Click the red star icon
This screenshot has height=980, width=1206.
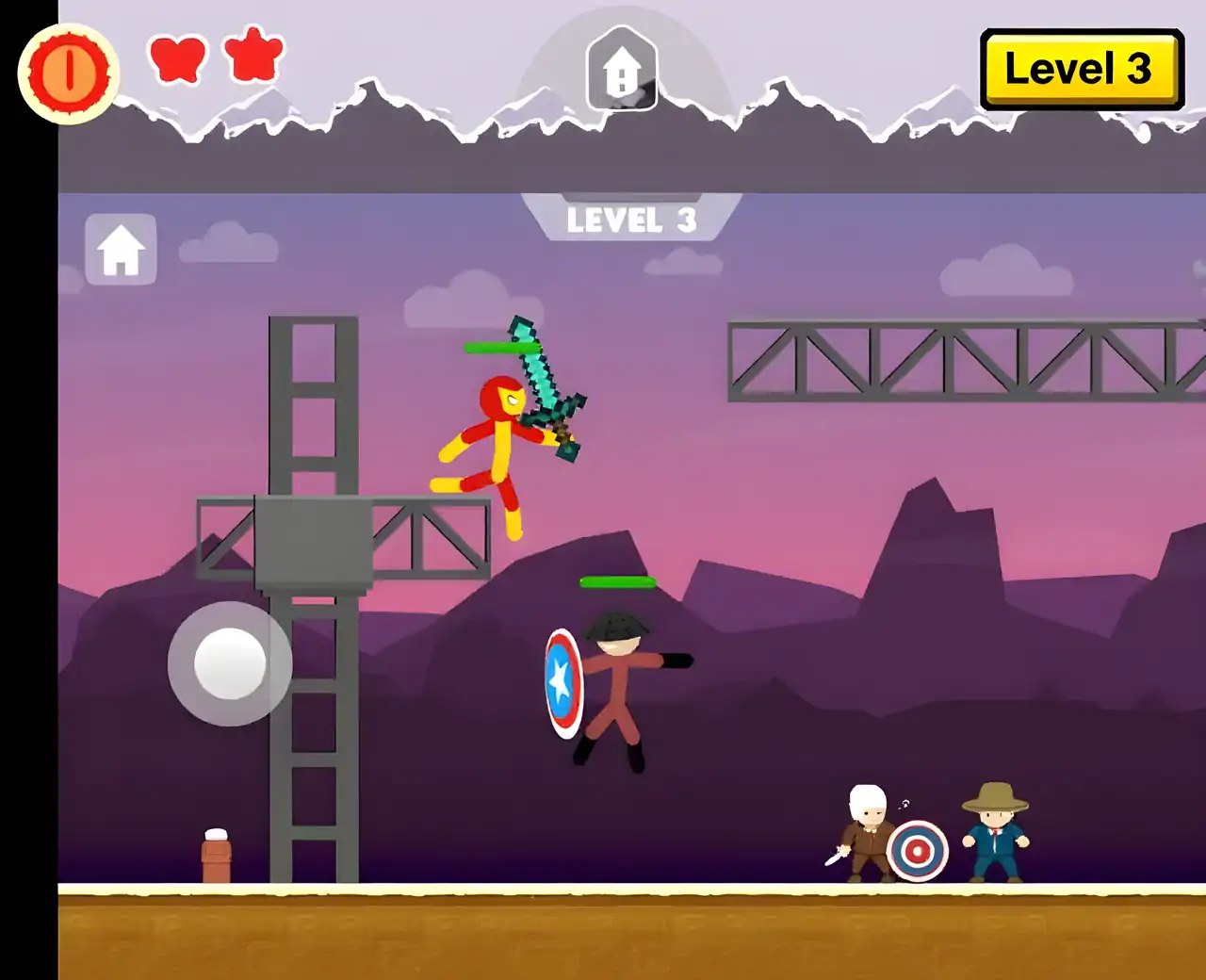254,55
